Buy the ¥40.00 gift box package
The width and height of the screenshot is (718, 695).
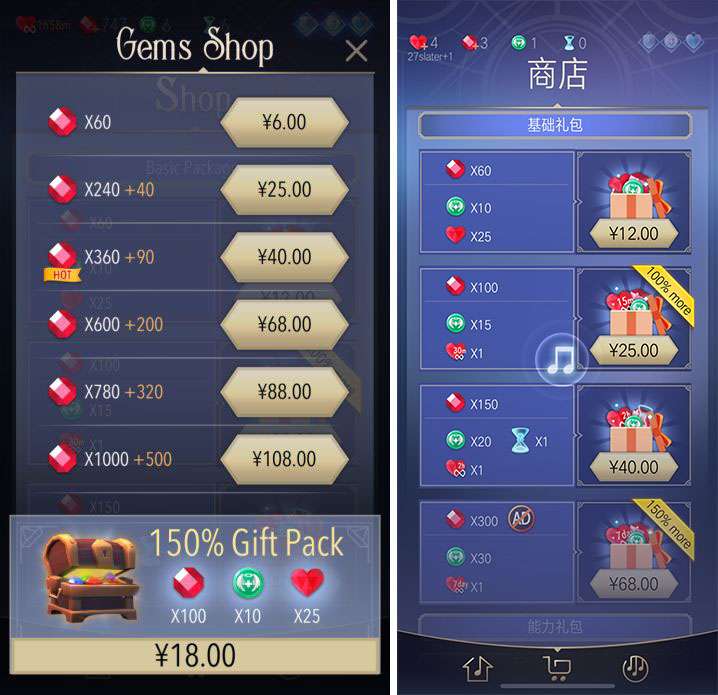(x=634, y=466)
